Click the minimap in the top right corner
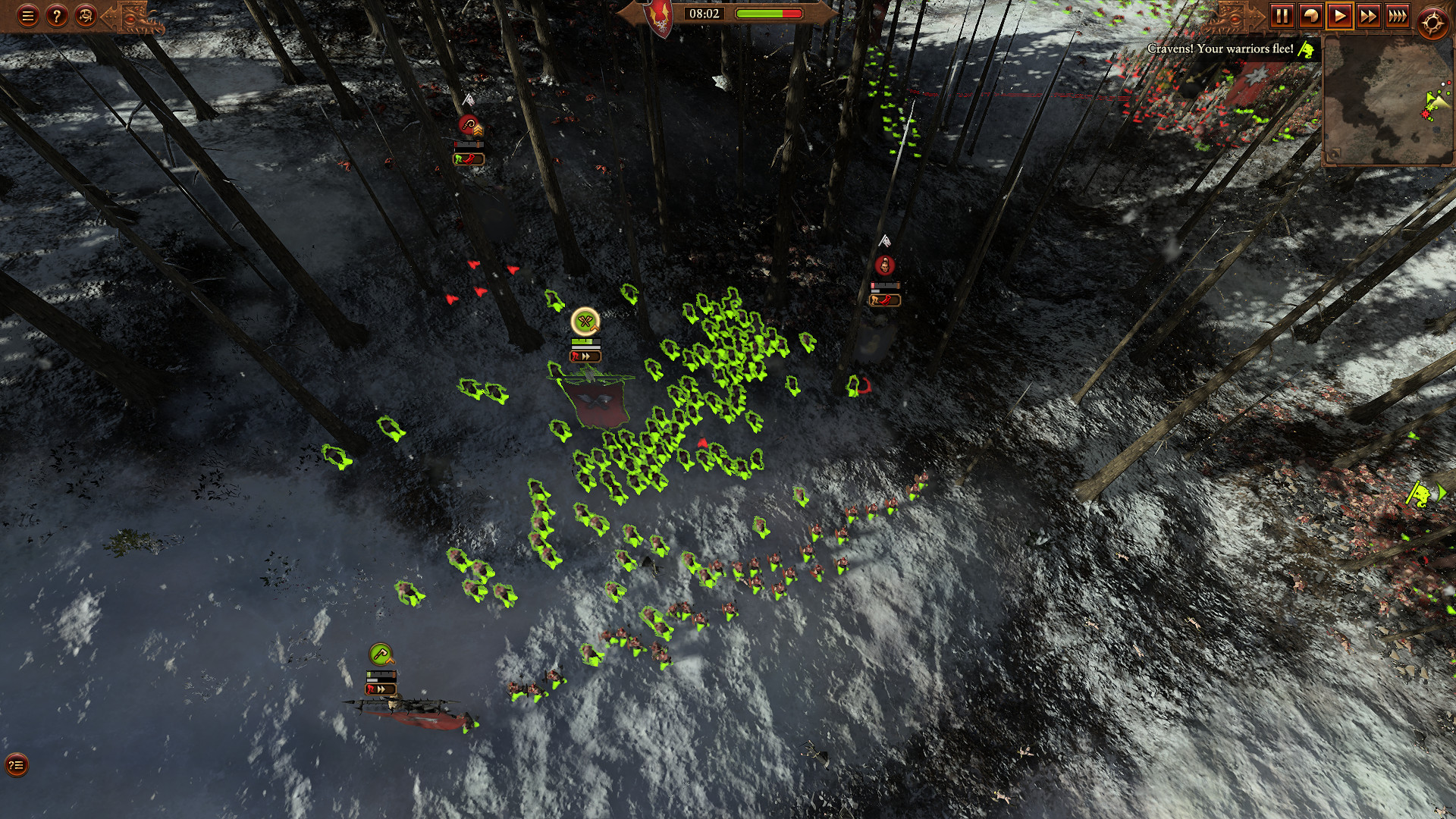 [1388, 99]
